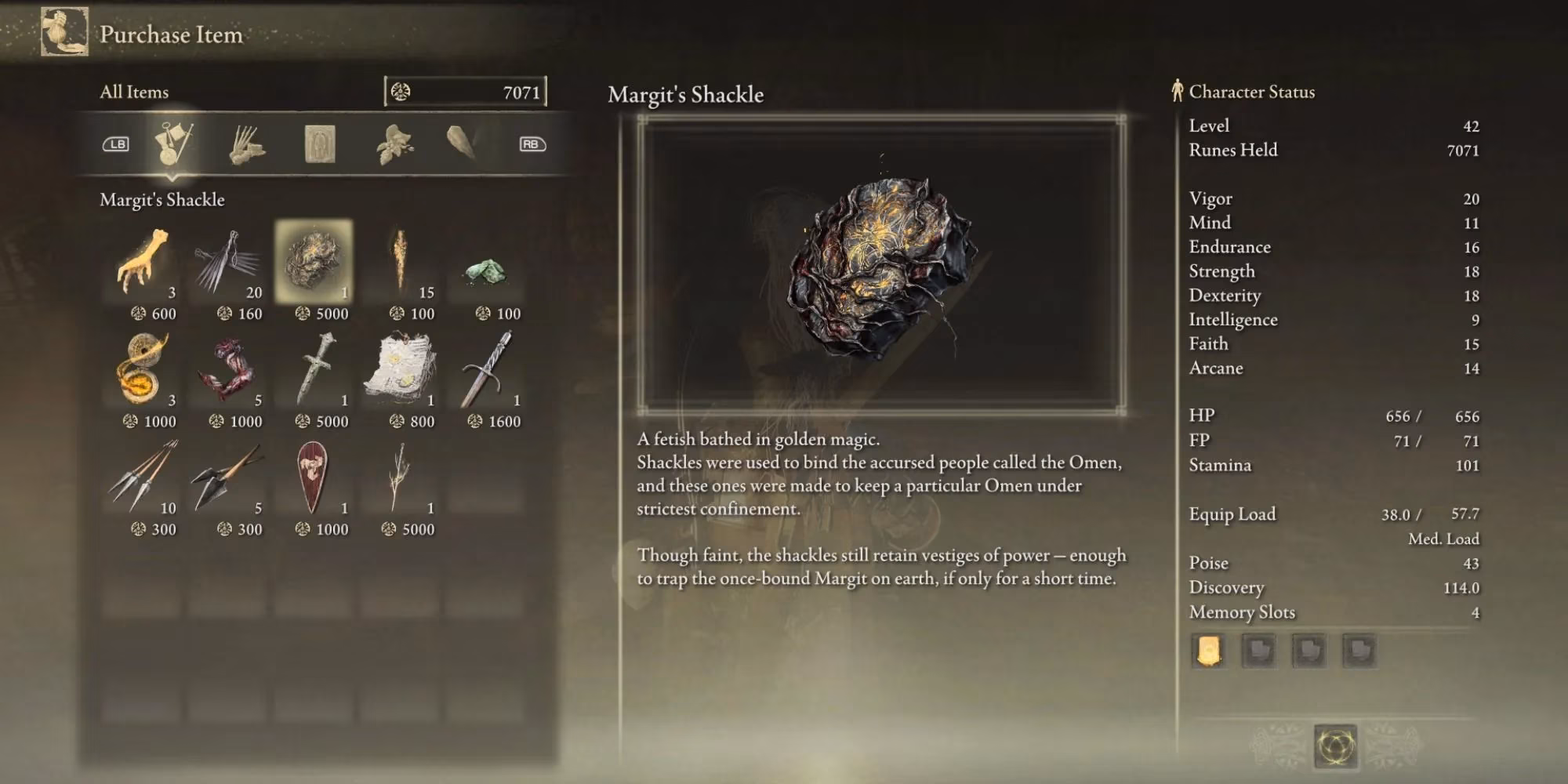Viewport: 1568px width, 784px height.
Task: Select the green Glass Shards item
Action: (x=486, y=270)
